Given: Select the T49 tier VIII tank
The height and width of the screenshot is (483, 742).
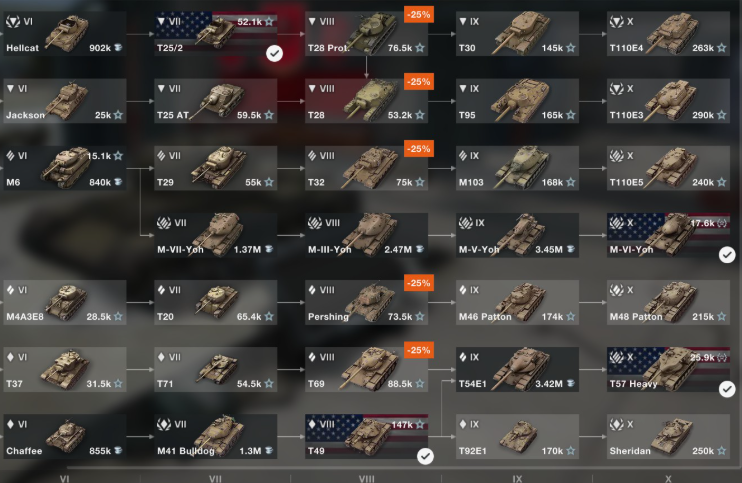Looking at the screenshot, I should pyautogui.click(x=366, y=436).
